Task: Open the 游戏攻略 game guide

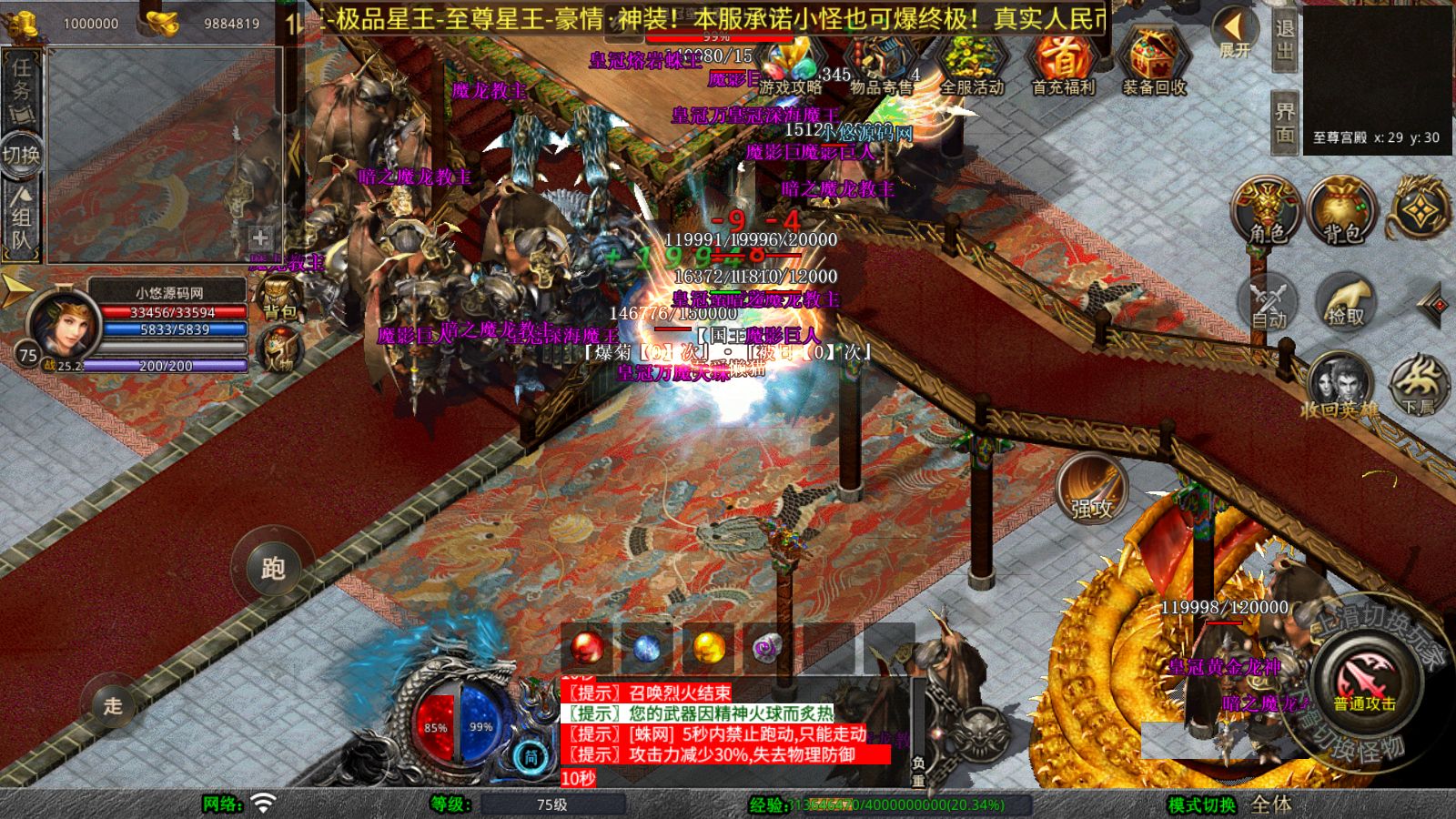Action: pos(790,66)
